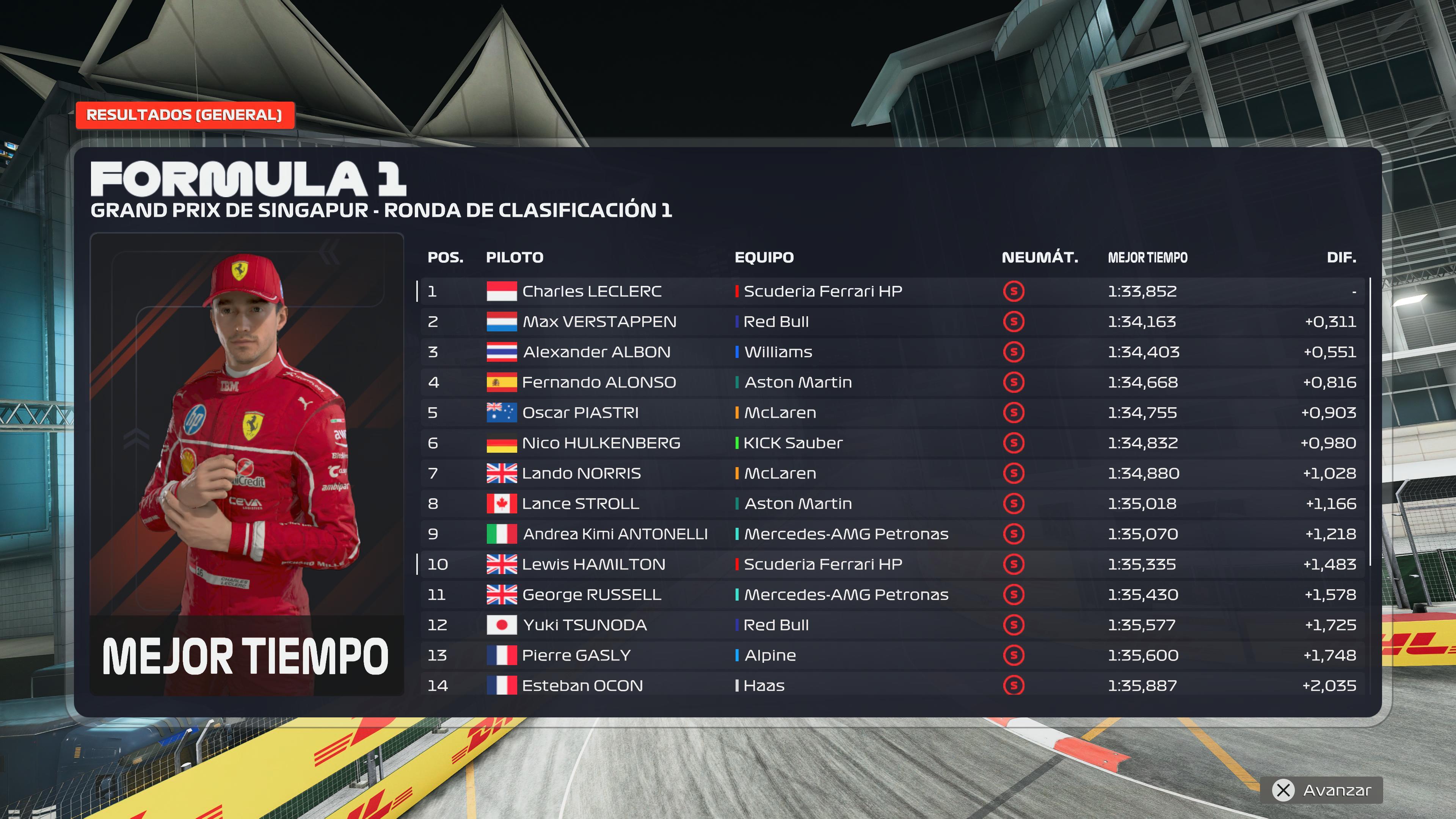Viewport: 1456px width, 819px height.
Task: Highlight Lewis HAMILTON's result row
Action: click(892, 564)
